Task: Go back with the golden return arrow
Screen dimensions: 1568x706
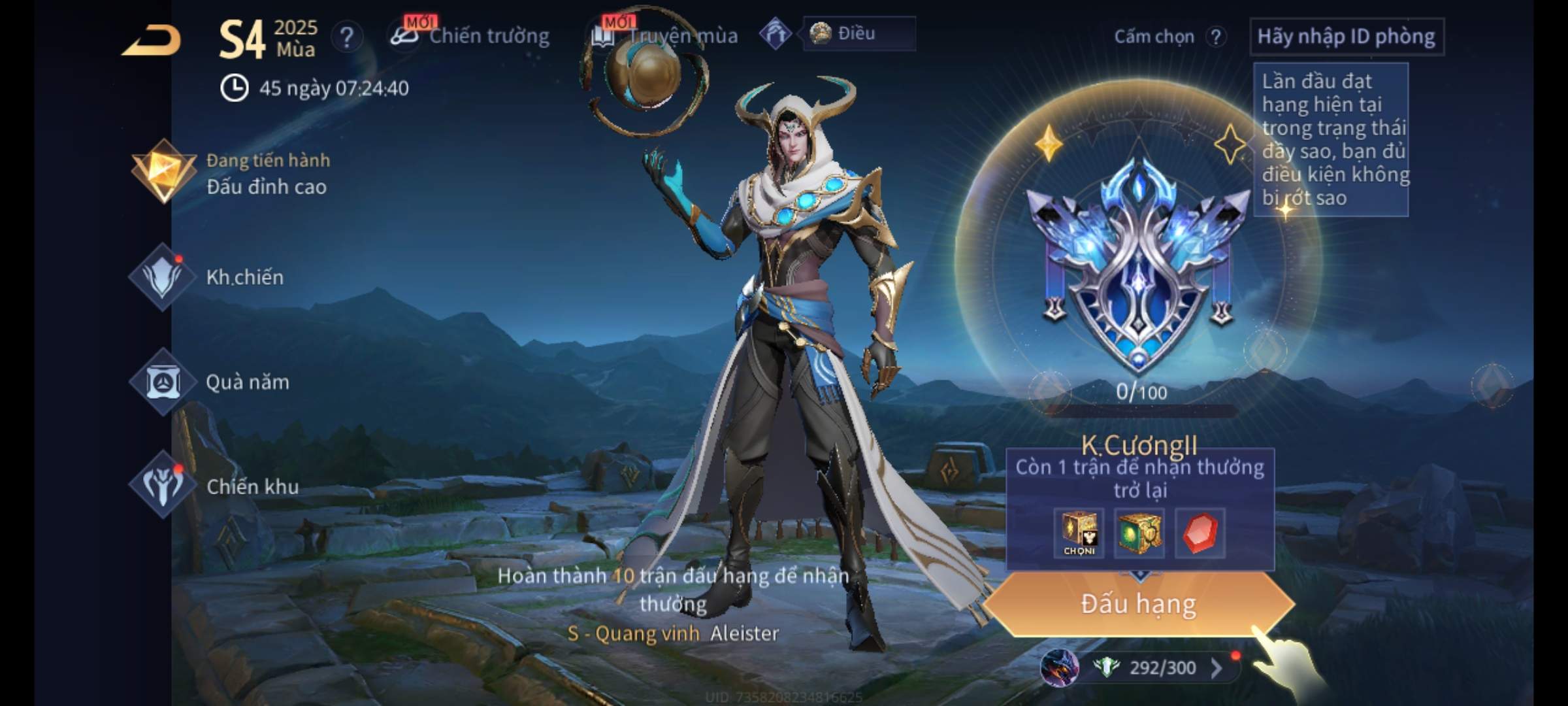Action: pos(152,41)
